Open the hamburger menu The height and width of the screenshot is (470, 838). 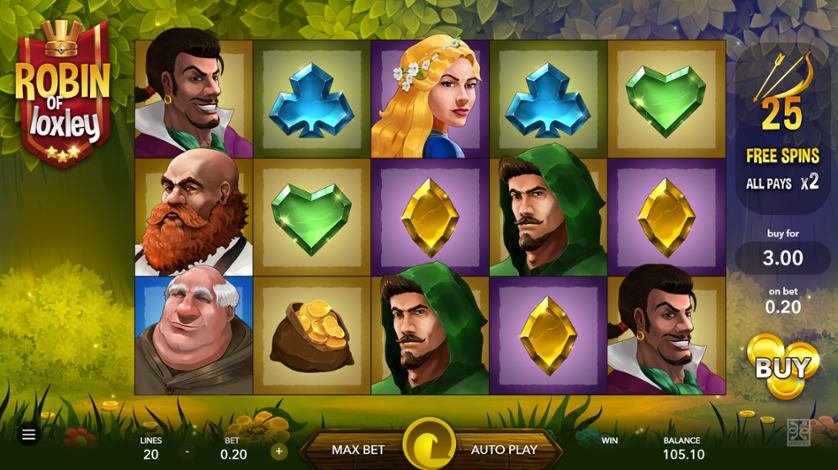28,435
